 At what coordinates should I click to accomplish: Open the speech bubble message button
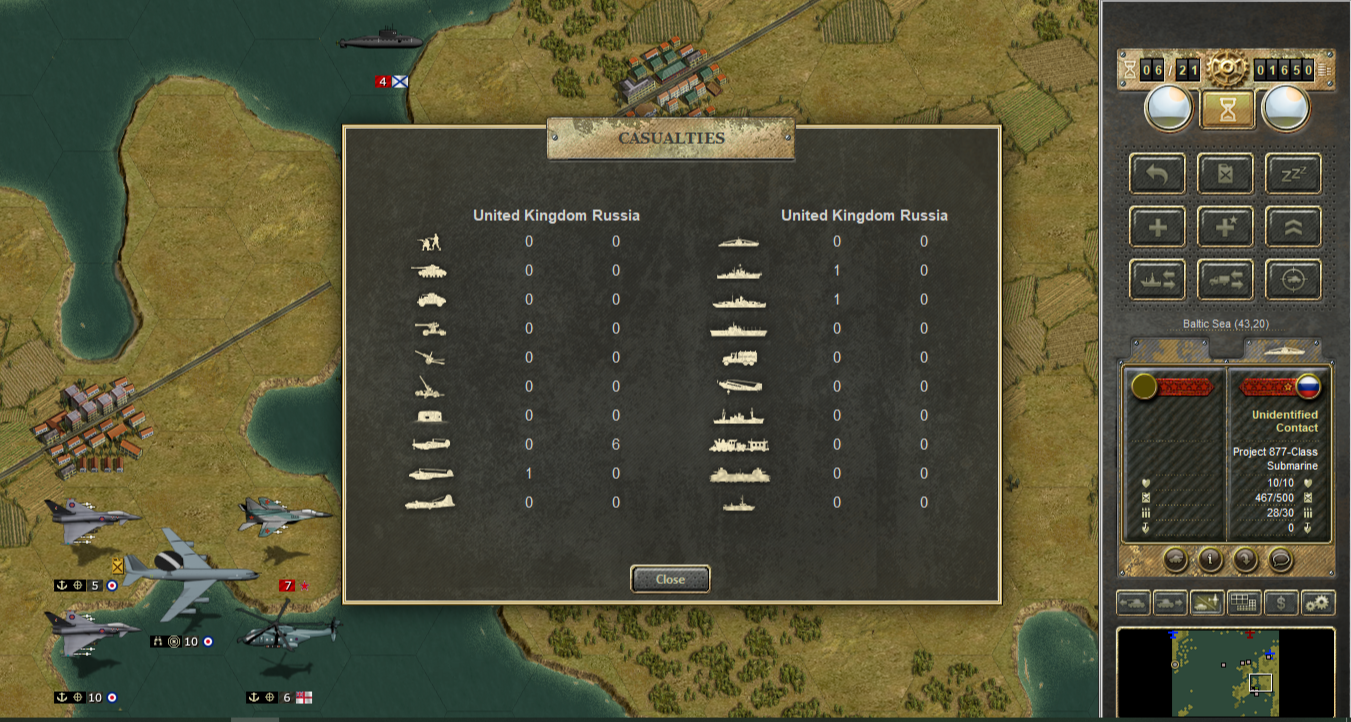click(x=1281, y=560)
